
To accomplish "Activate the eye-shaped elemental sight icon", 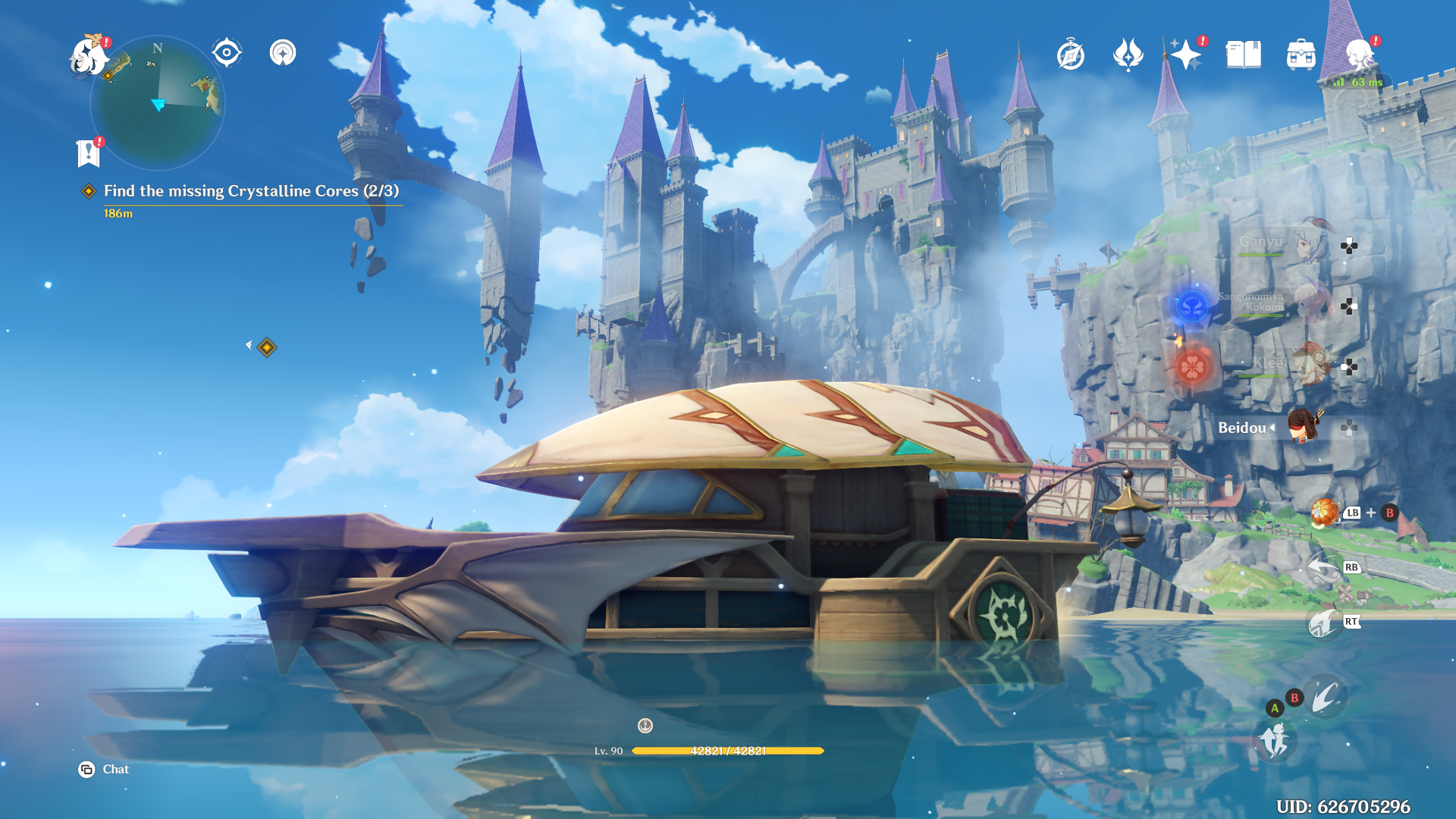I will coord(227,53).
